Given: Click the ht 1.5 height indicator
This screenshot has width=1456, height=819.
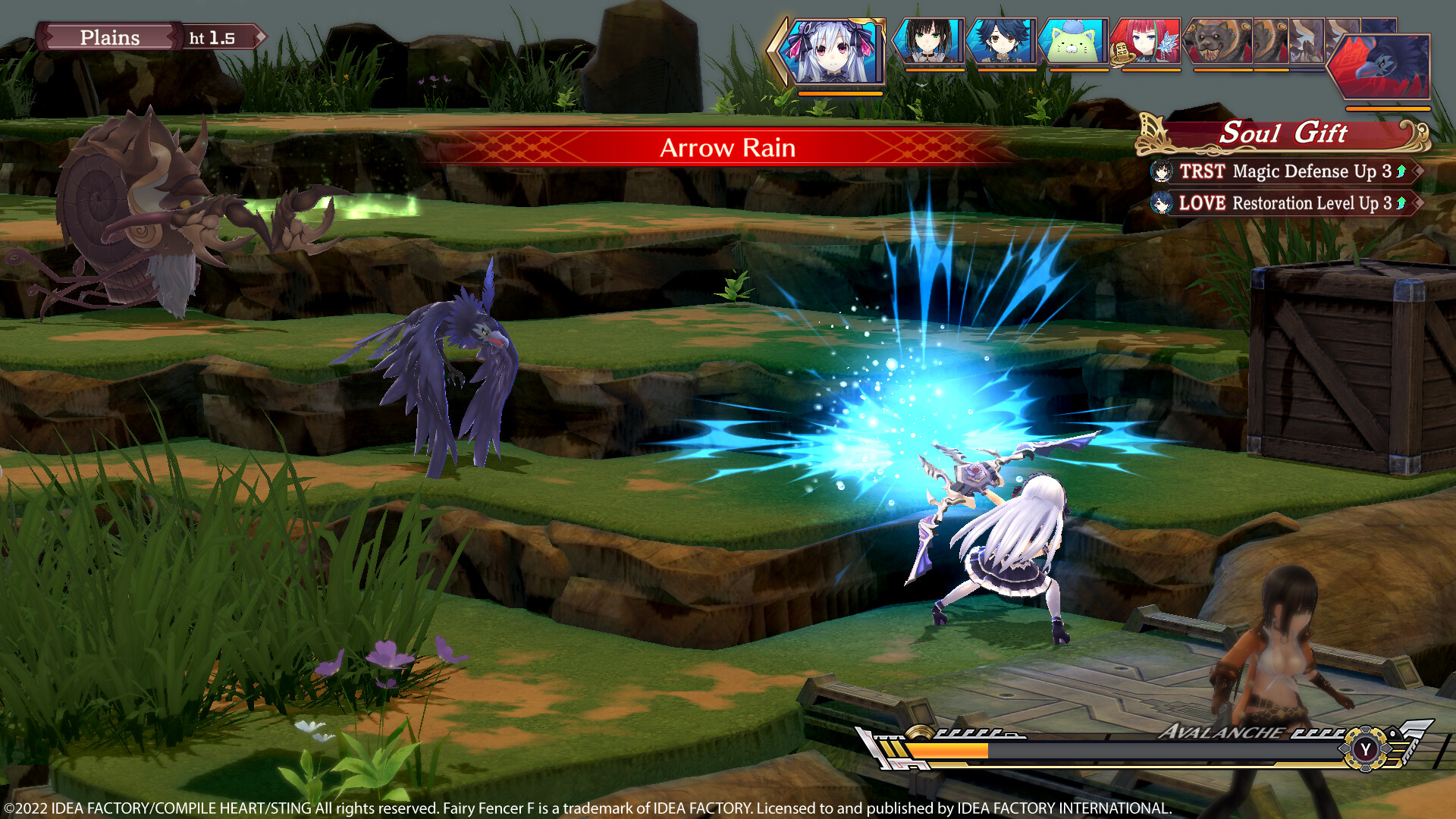Looking at the screenshot, I should tap(213, 36).
